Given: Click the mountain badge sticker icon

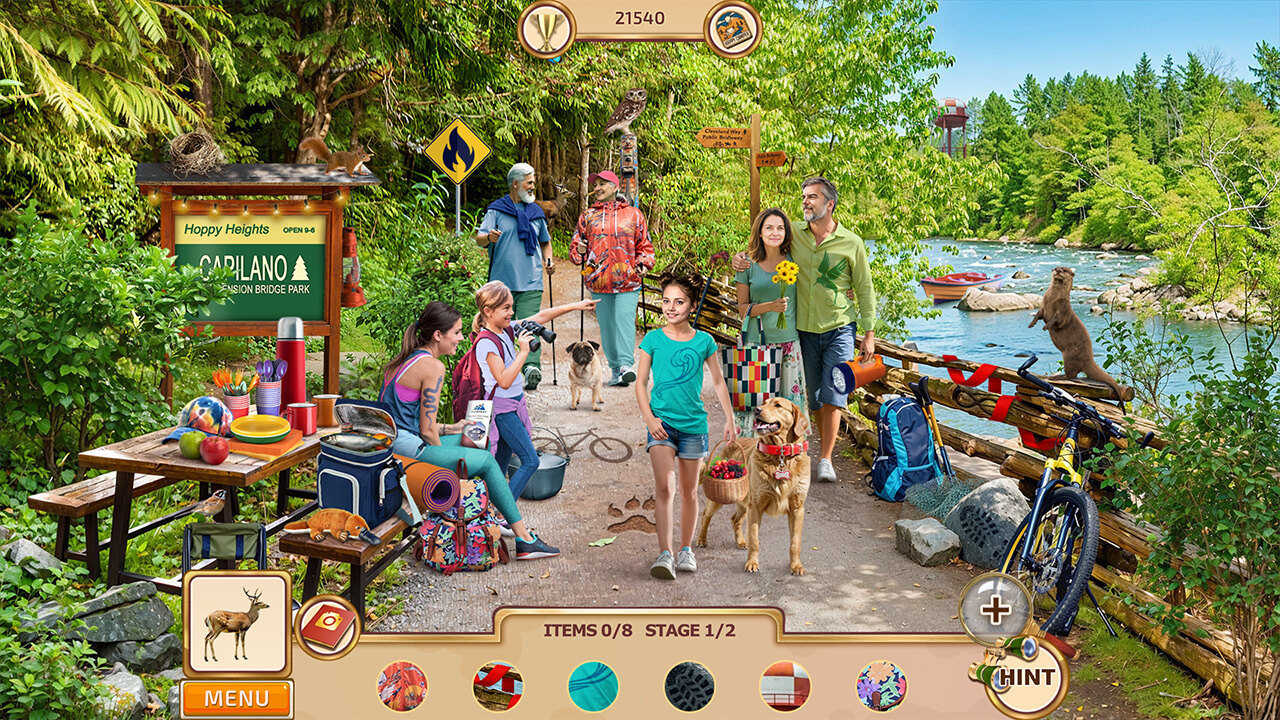Looking at the screenshot, I should coord(733,28).
